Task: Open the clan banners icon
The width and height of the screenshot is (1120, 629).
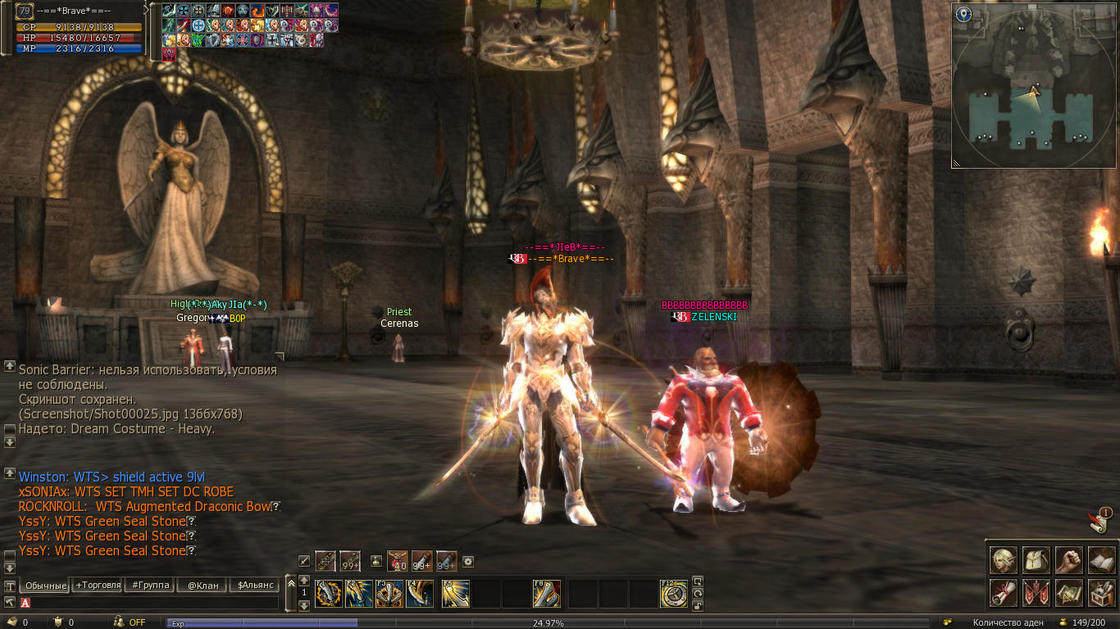Action: click(1036, 593)
